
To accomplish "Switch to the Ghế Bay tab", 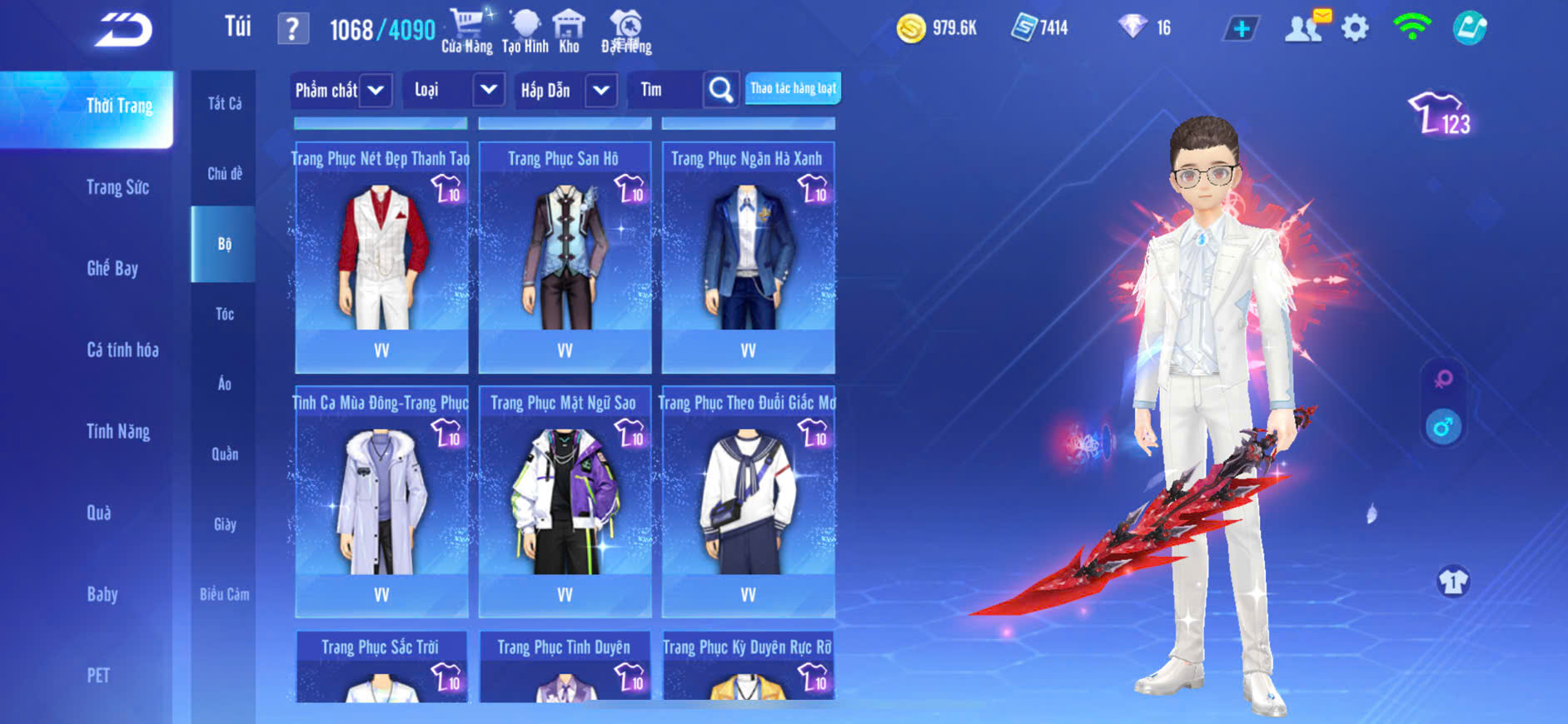I will pos(112,268).
